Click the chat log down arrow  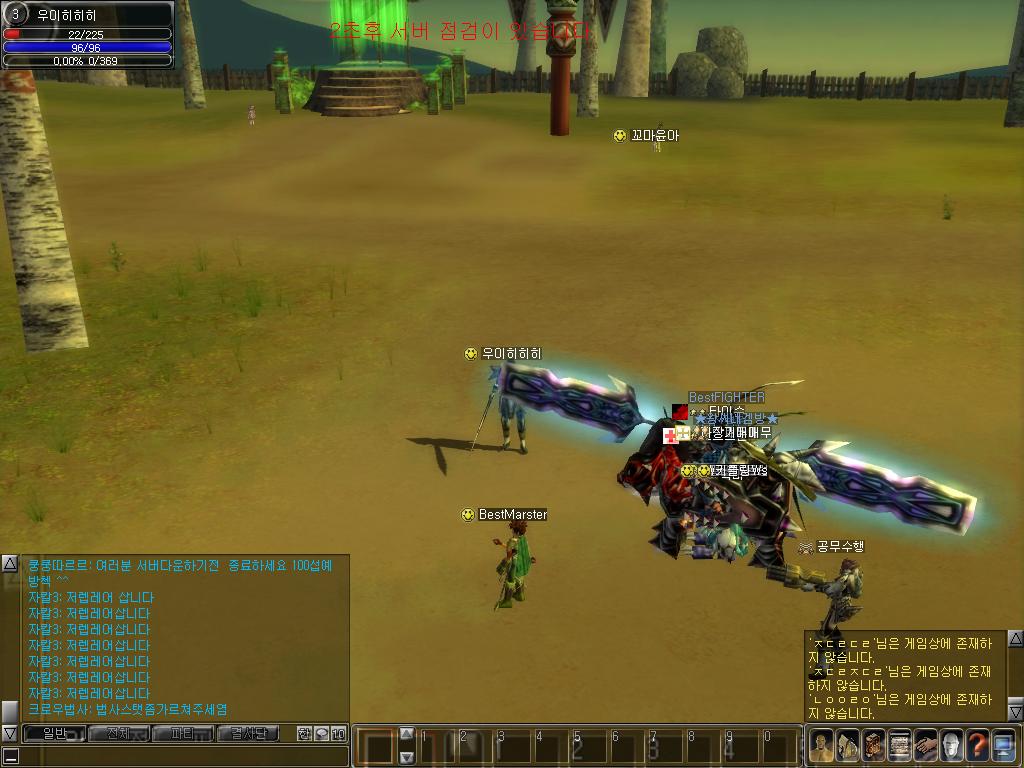(10, 734)
